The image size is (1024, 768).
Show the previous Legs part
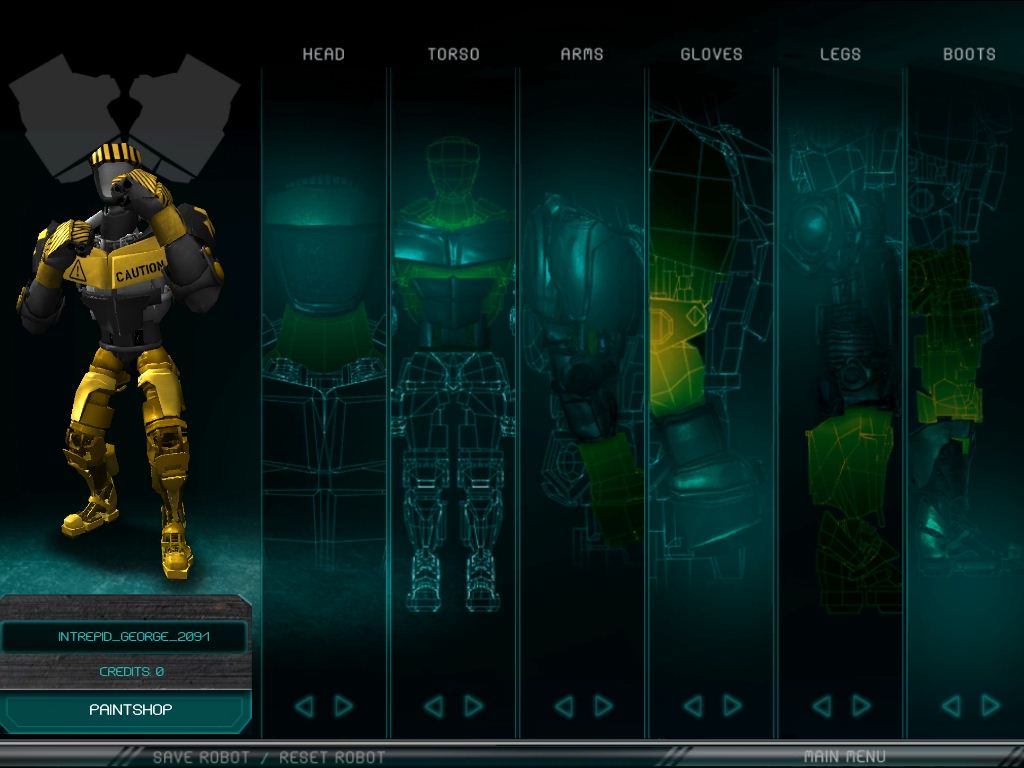point(821,707)
